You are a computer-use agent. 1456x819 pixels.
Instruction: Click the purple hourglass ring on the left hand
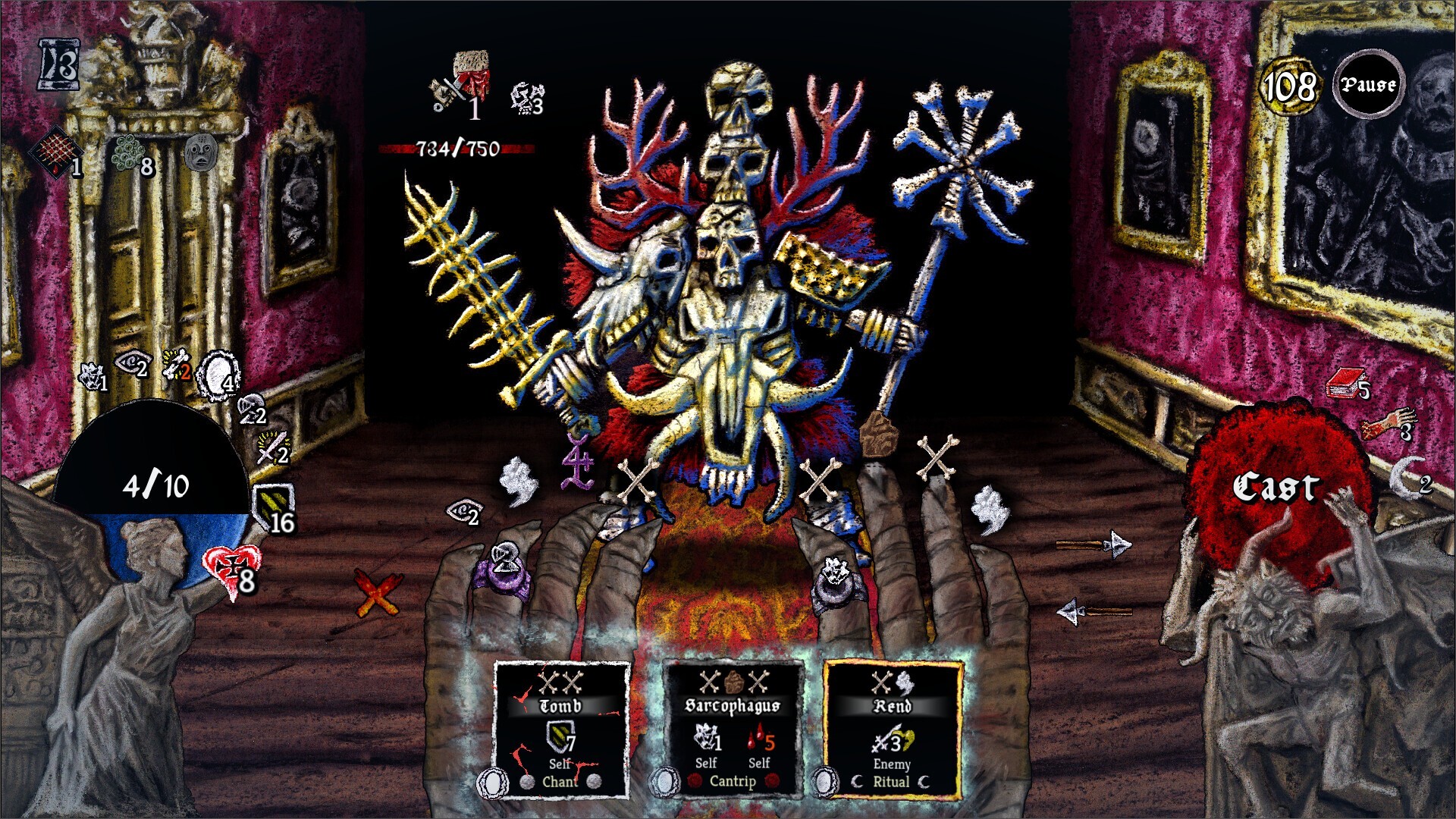(x=507, y=570)
